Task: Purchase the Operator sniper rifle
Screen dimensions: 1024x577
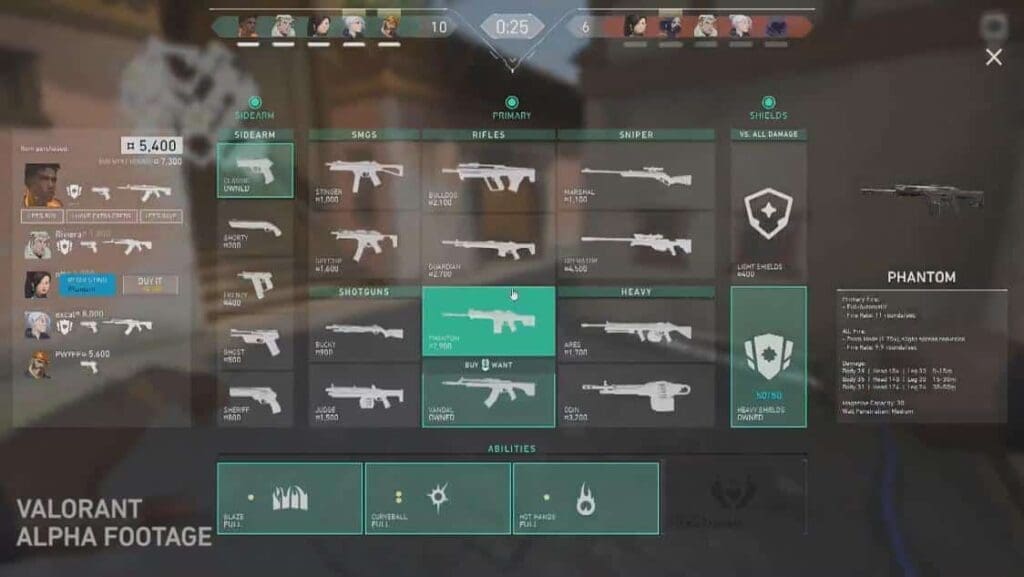Action: click(x=636, y=243)
